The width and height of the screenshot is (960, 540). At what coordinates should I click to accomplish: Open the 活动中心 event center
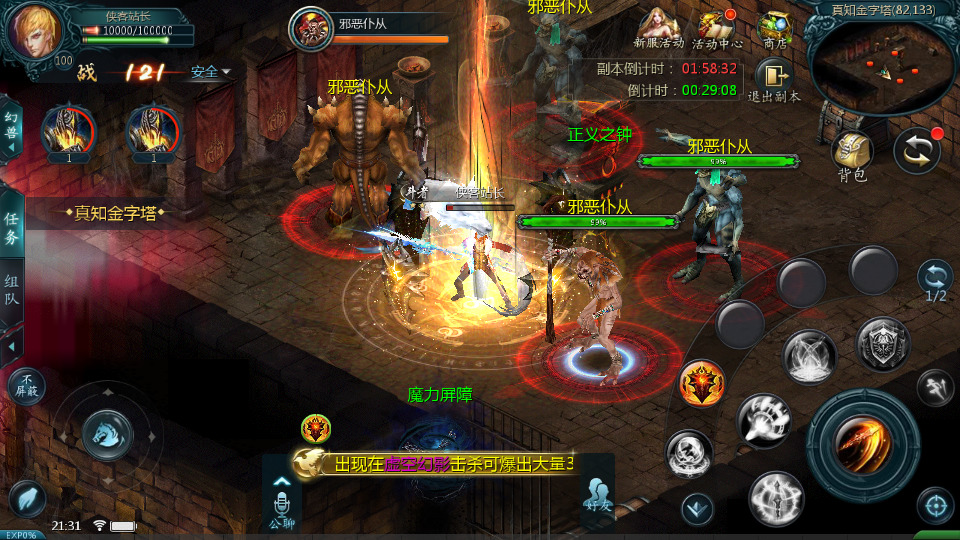click(x=716, y=29)
